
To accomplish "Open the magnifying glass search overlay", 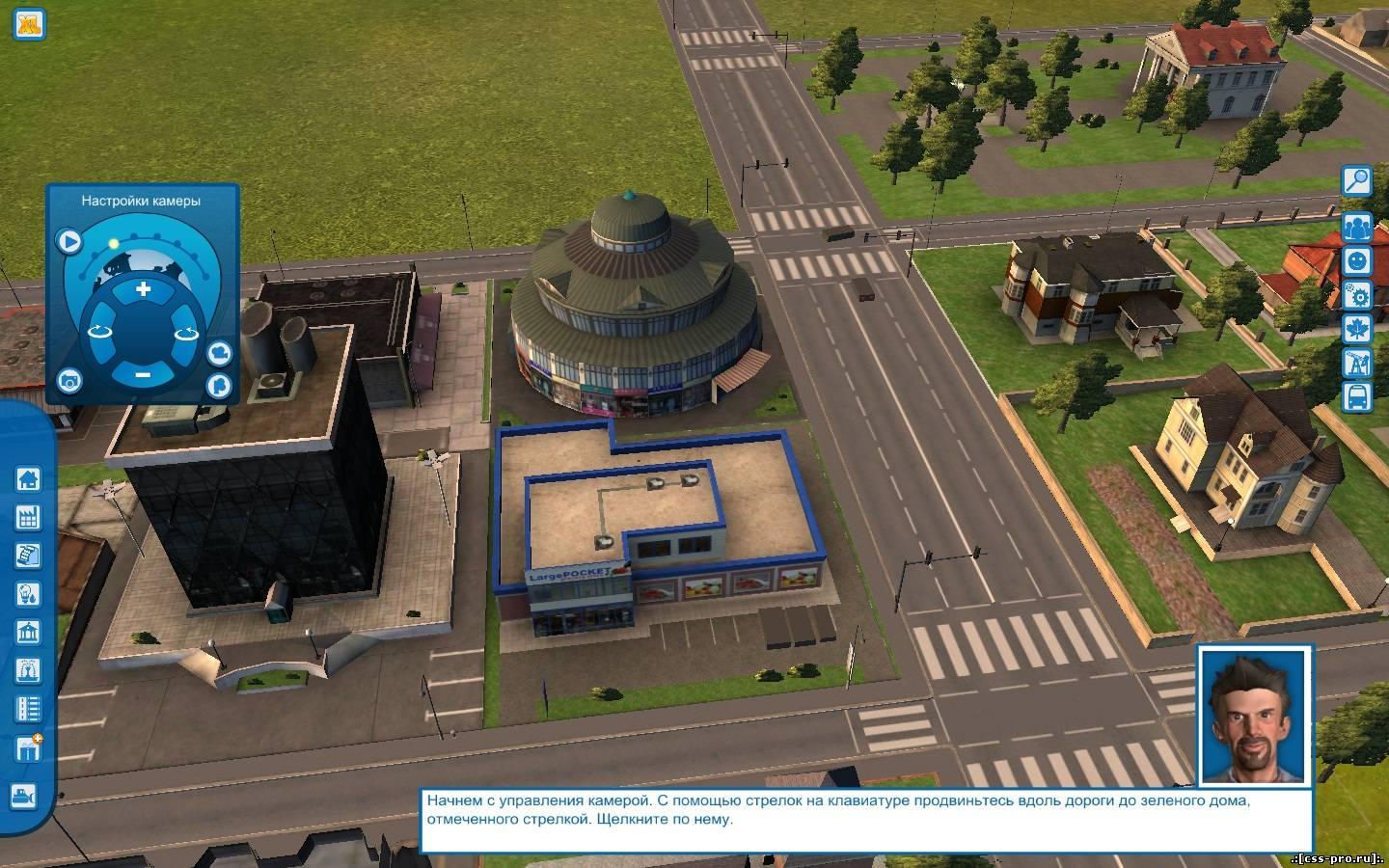I will (1356, 180).
